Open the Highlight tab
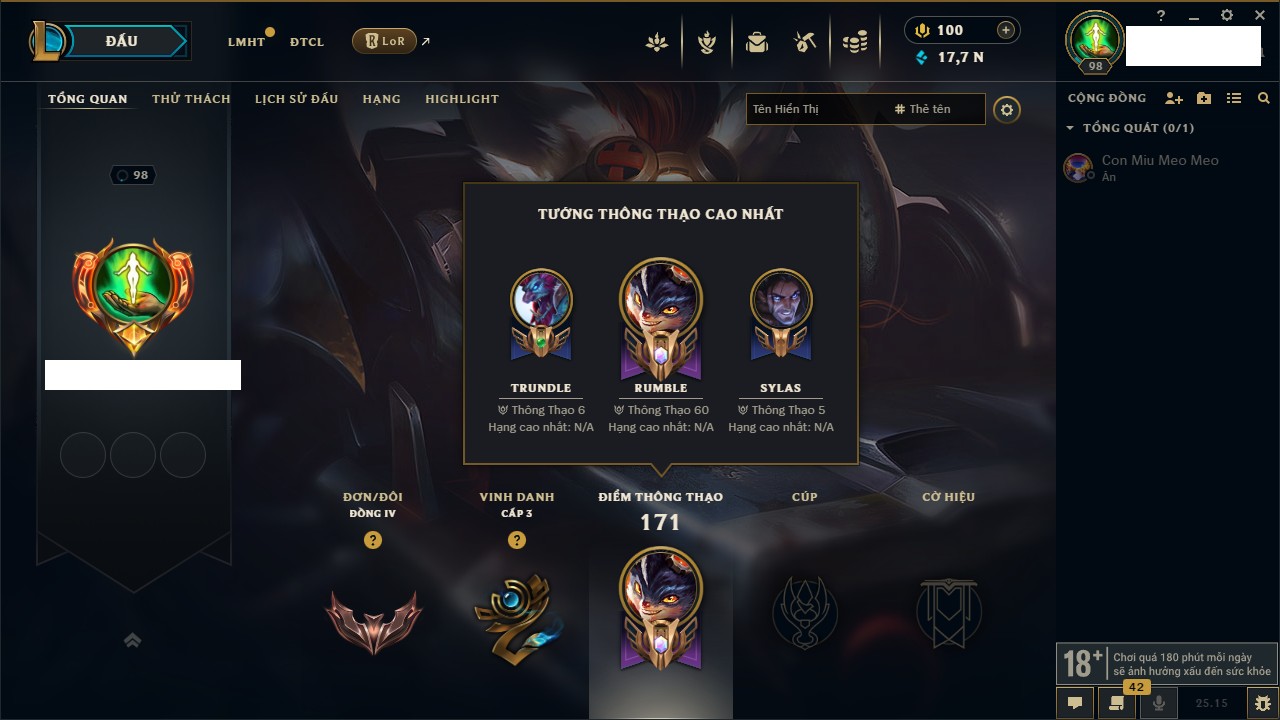The width and height of the screenshot is (1280, 720). pyautogui.click(x=461, y=99)
